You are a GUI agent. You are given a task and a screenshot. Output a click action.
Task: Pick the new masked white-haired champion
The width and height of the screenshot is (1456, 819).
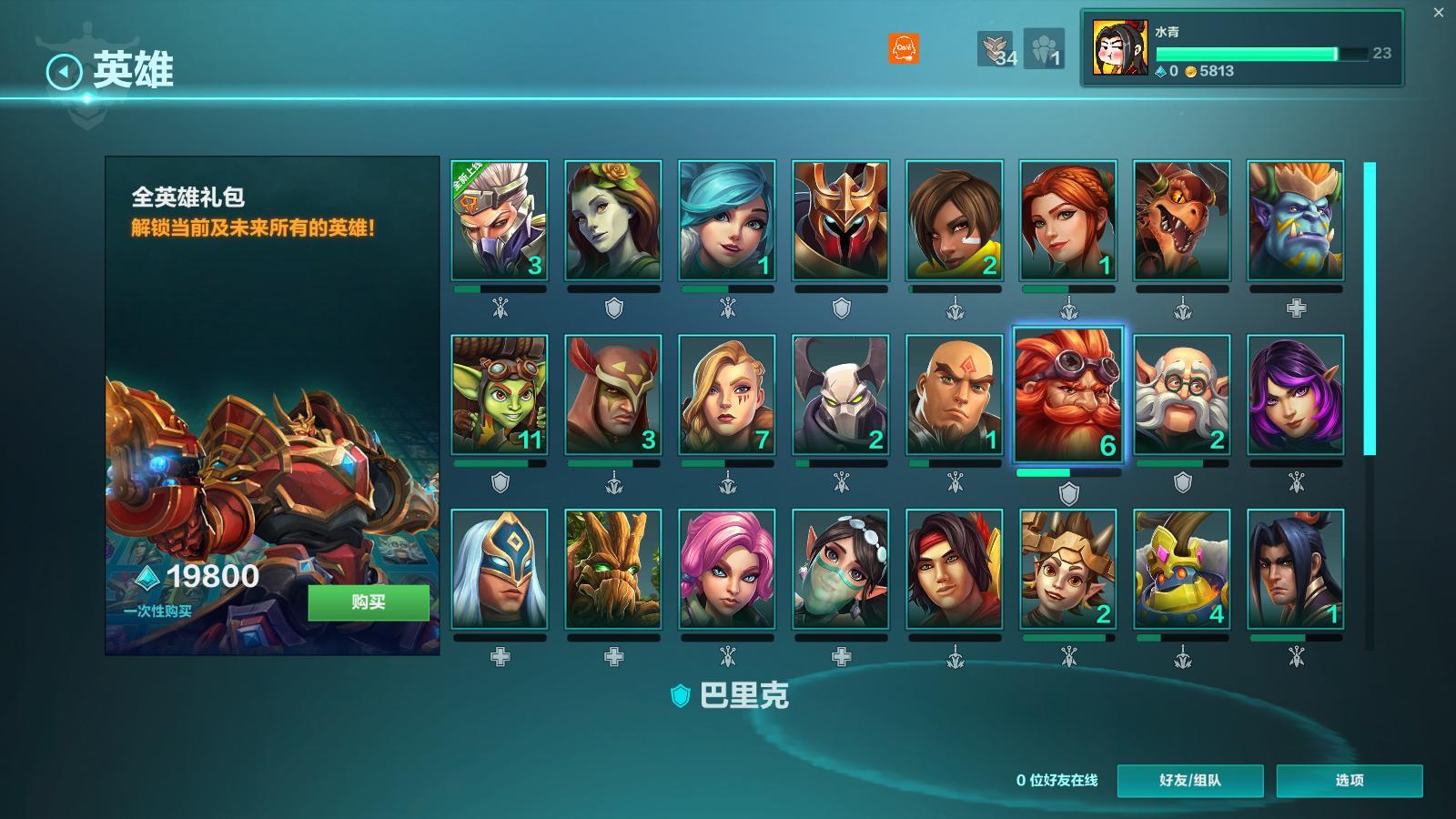(x=500, y=220)
